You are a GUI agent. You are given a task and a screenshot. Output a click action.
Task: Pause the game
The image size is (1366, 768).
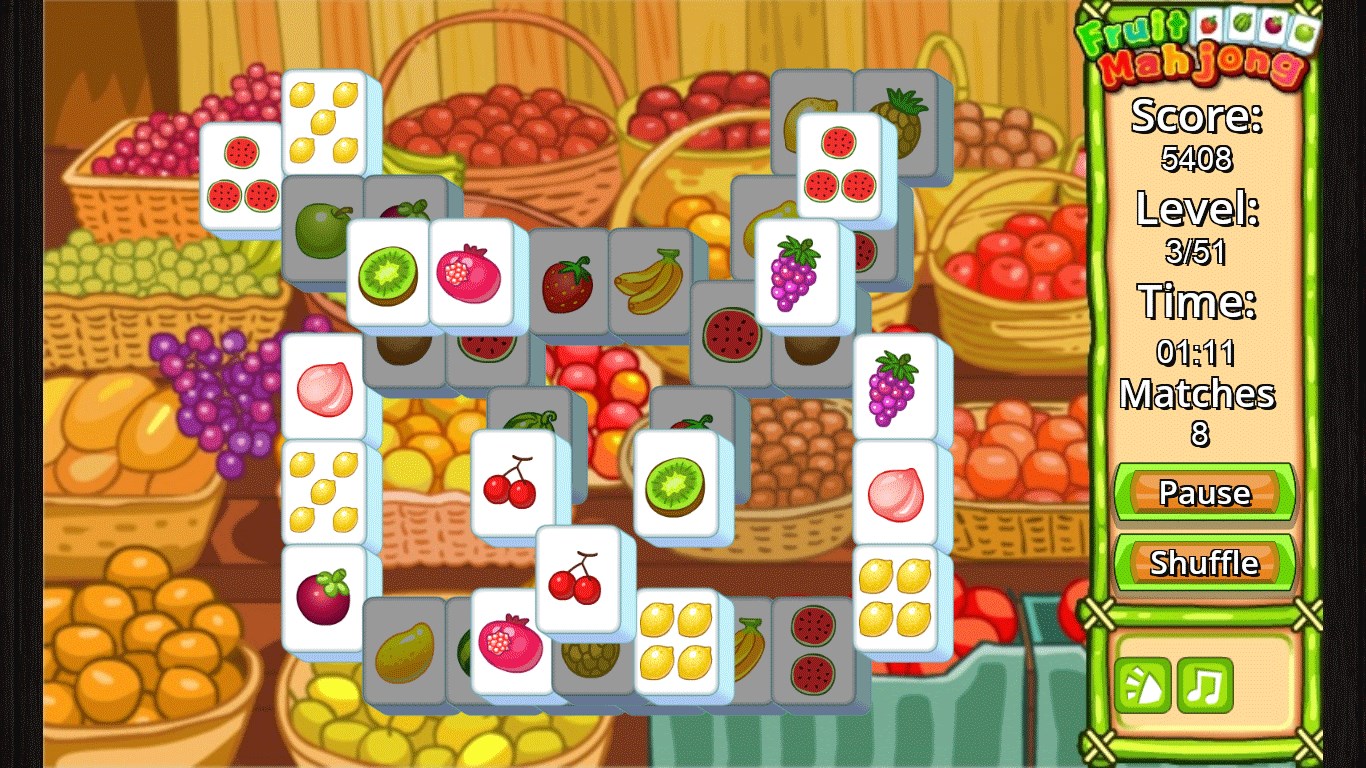1203,492
